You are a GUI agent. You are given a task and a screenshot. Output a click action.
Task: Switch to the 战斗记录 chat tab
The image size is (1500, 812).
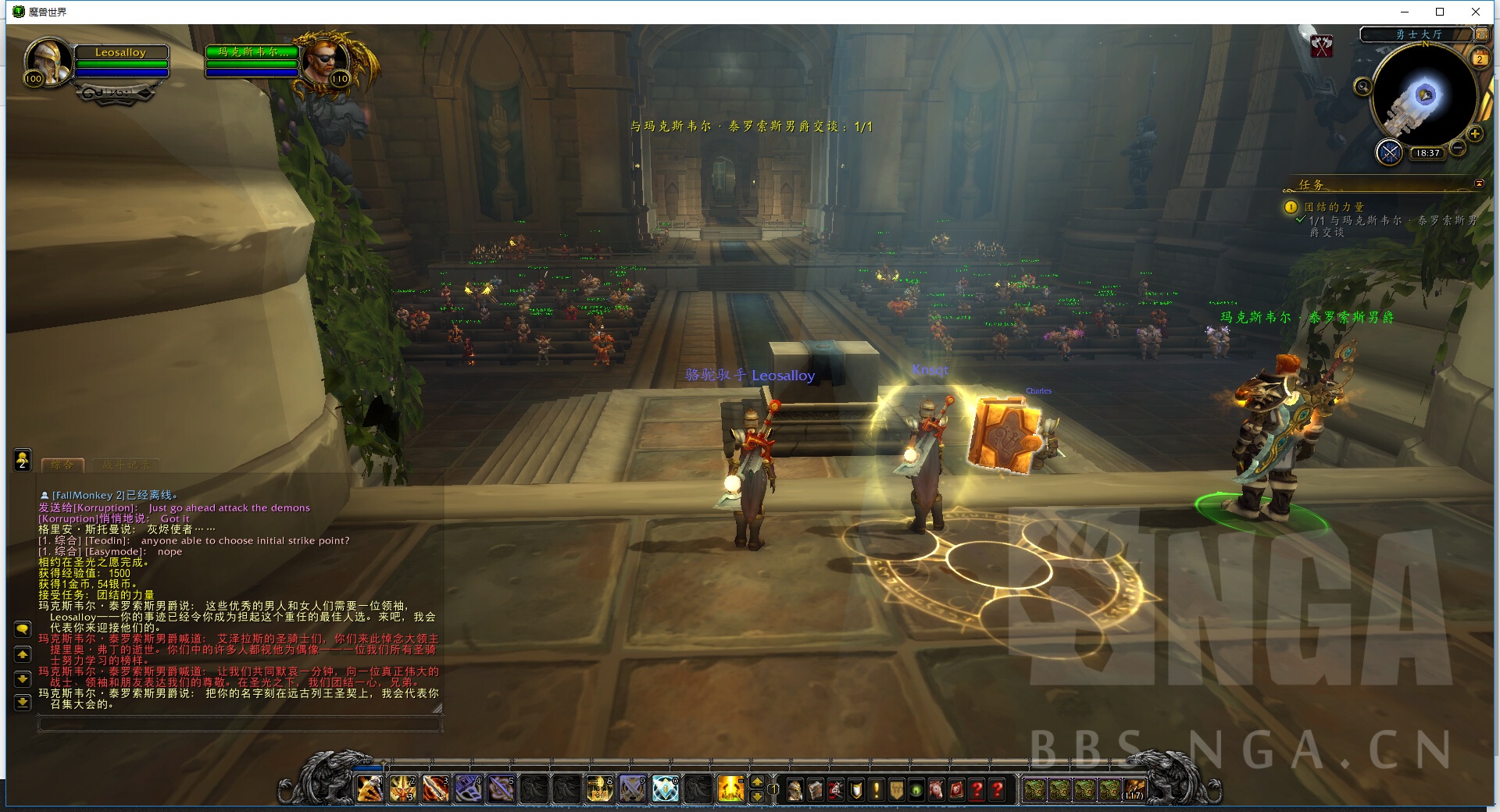click(x=126, y=465)
